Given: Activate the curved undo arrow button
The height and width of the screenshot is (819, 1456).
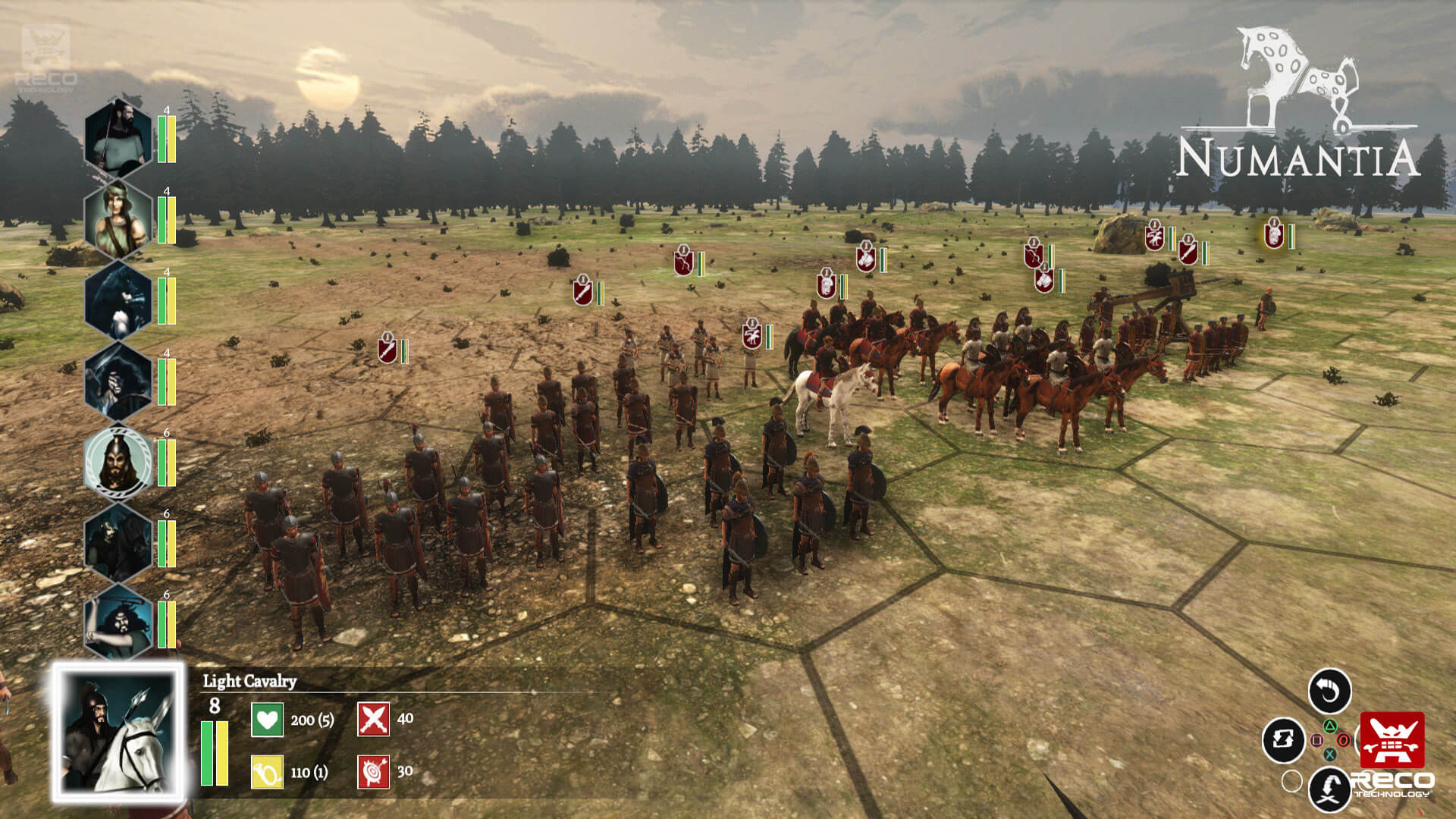Looking at the screenshot, I should tap(1329, 691).
